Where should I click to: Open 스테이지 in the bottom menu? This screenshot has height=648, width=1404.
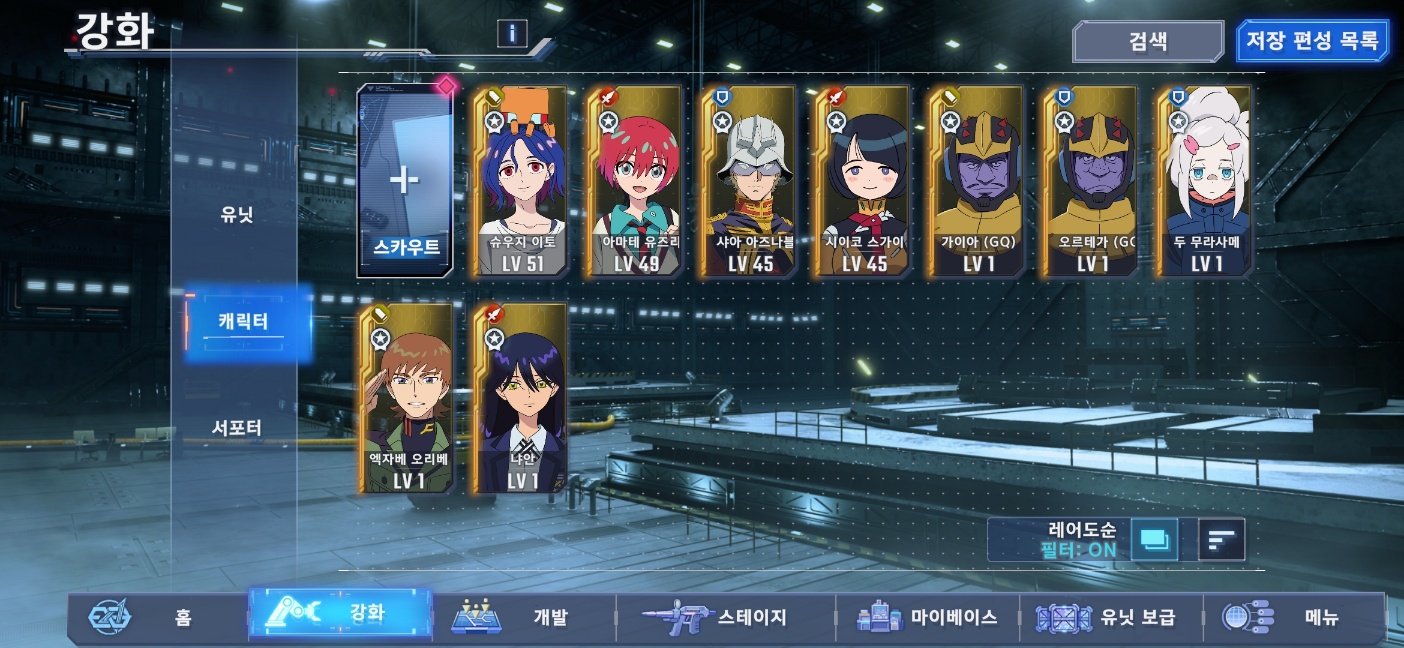[725, 617]
